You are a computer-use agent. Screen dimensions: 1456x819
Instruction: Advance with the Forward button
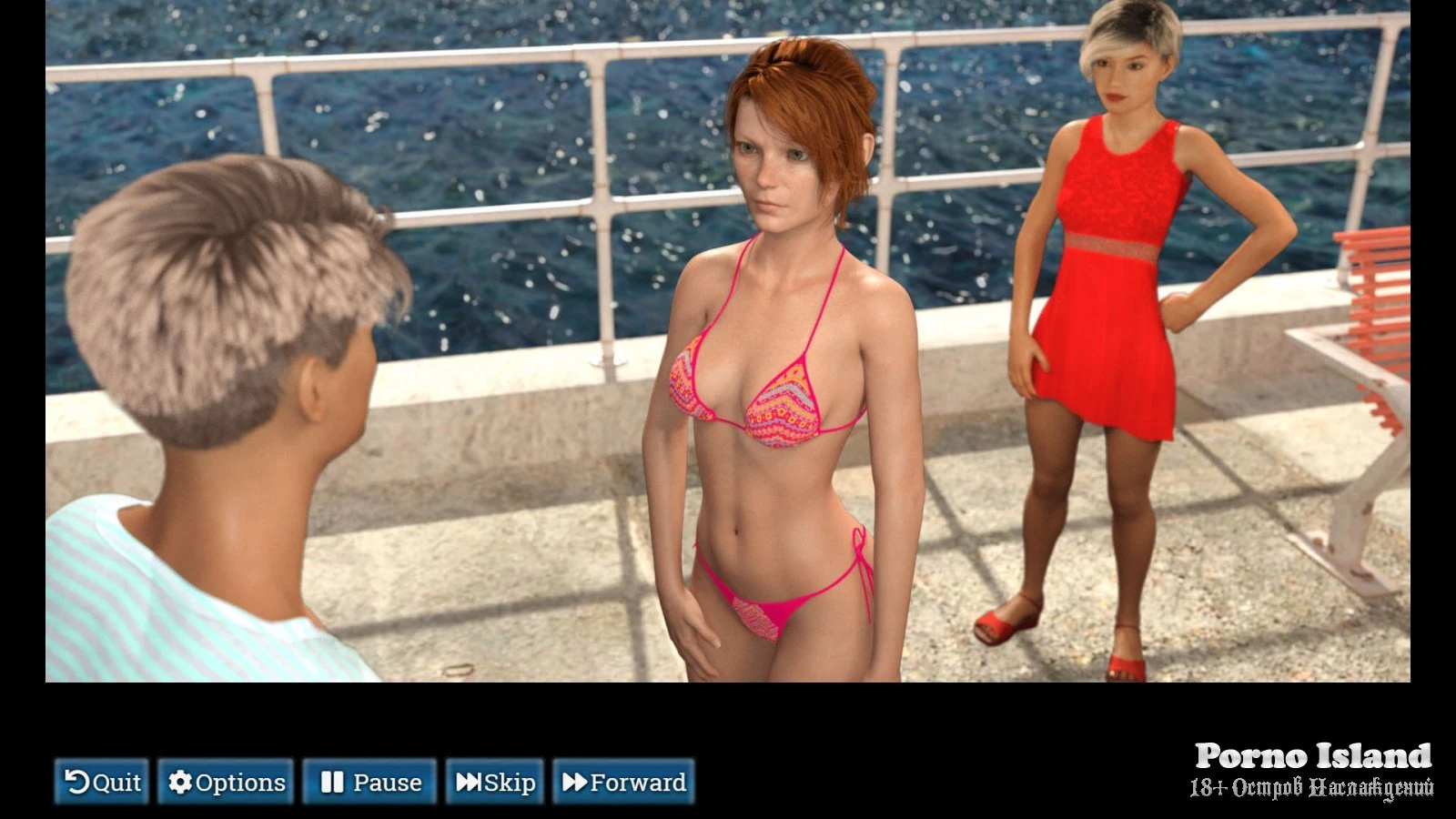(623, 782)
